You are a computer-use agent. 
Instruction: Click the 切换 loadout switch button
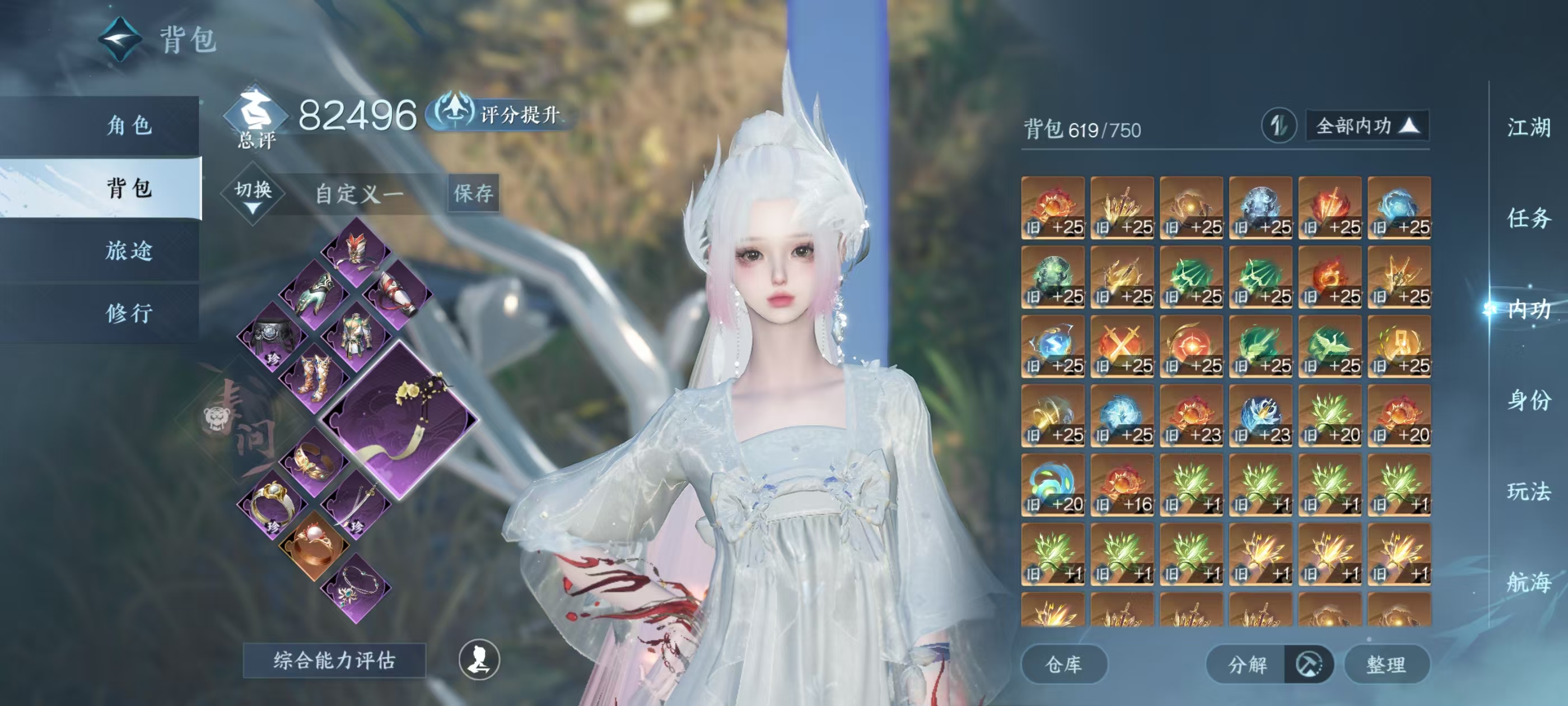[253, 193]
